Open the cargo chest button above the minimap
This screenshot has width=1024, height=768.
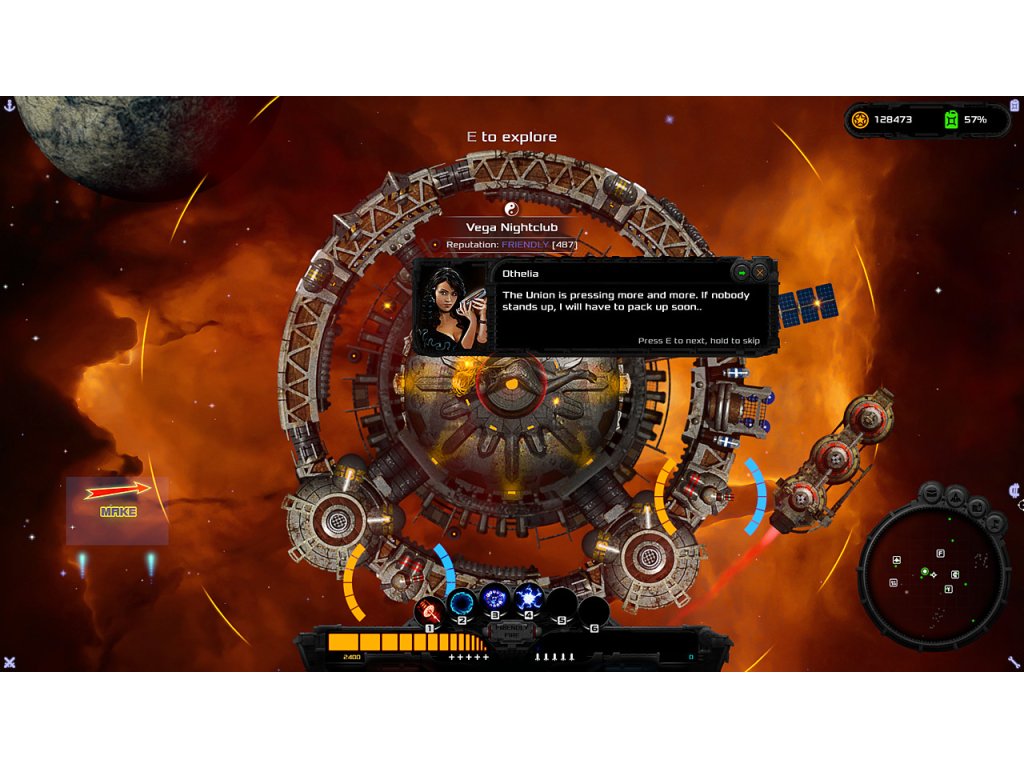(932, 493)
